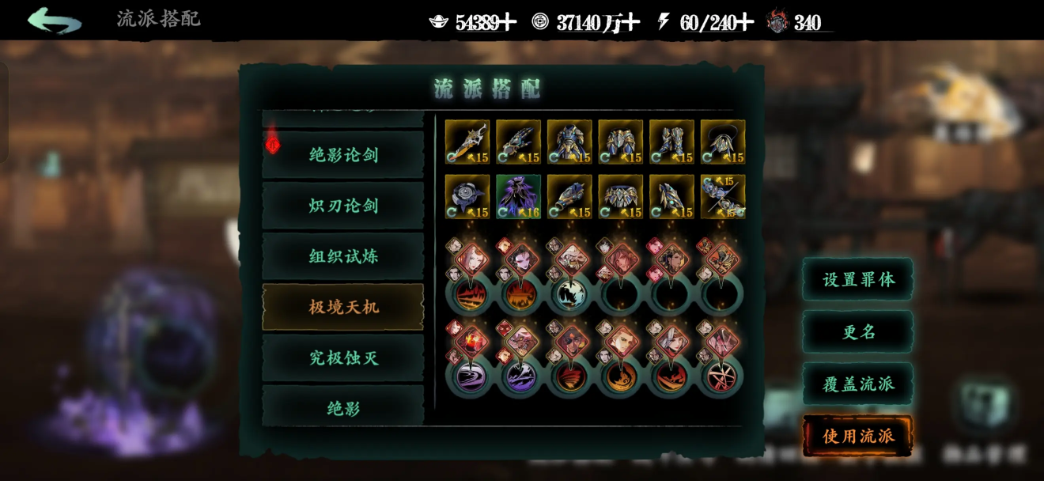Click the 更名 rename button
This screenshot has width=1044, height=481.
[x=857, y=332]
